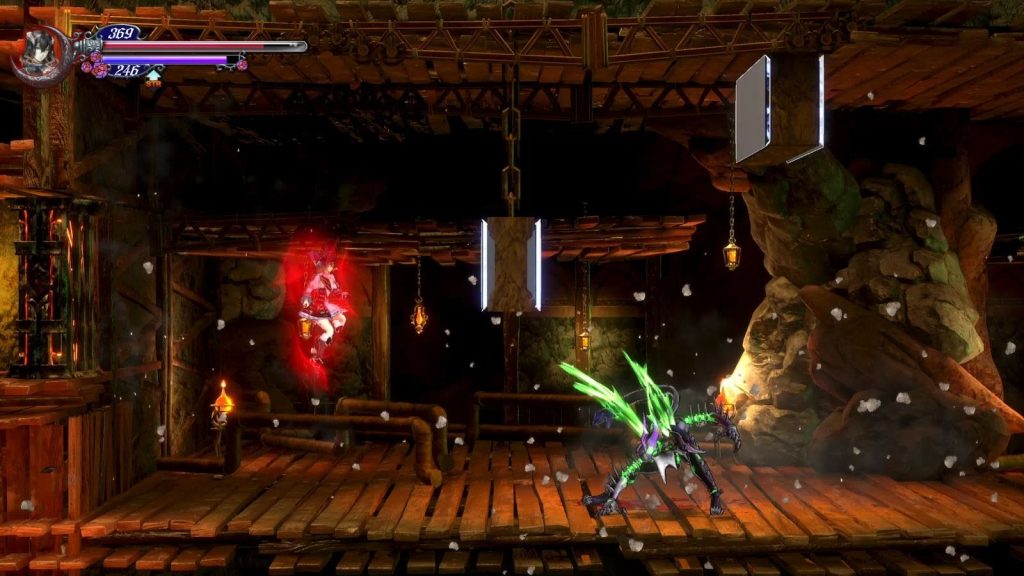This screenshot has height=576, width=1024.
Task: Select the STR up-arrow buff icon
Action: click(153, 77)
